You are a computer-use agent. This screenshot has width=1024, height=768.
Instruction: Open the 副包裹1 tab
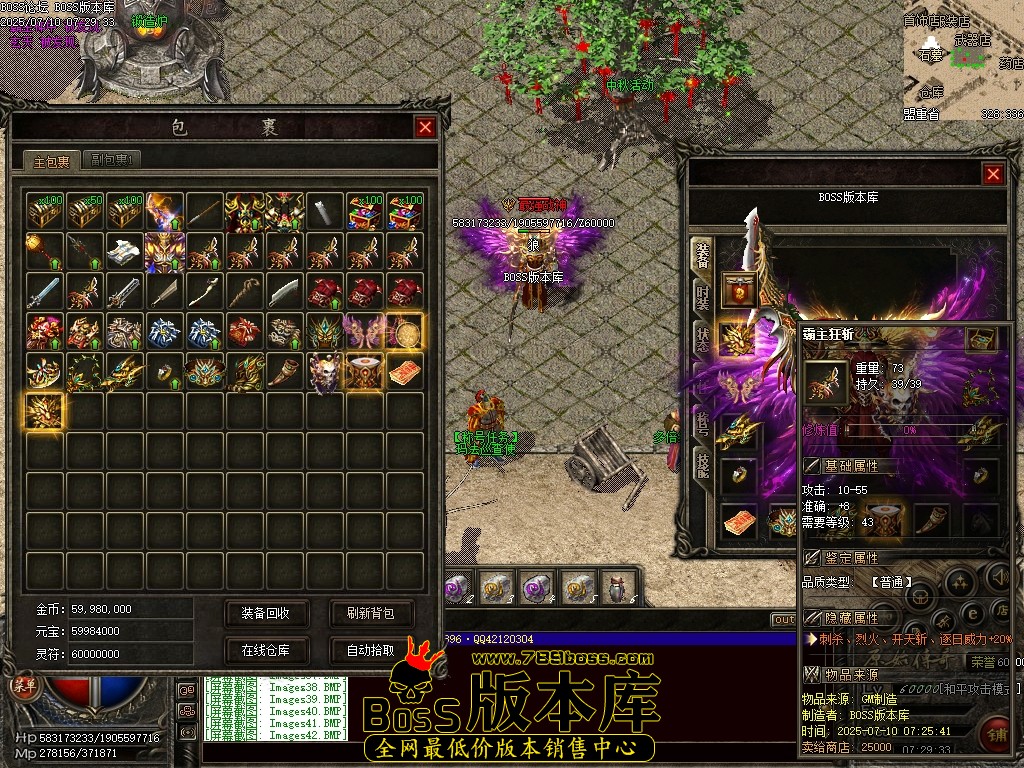[111, 160]
